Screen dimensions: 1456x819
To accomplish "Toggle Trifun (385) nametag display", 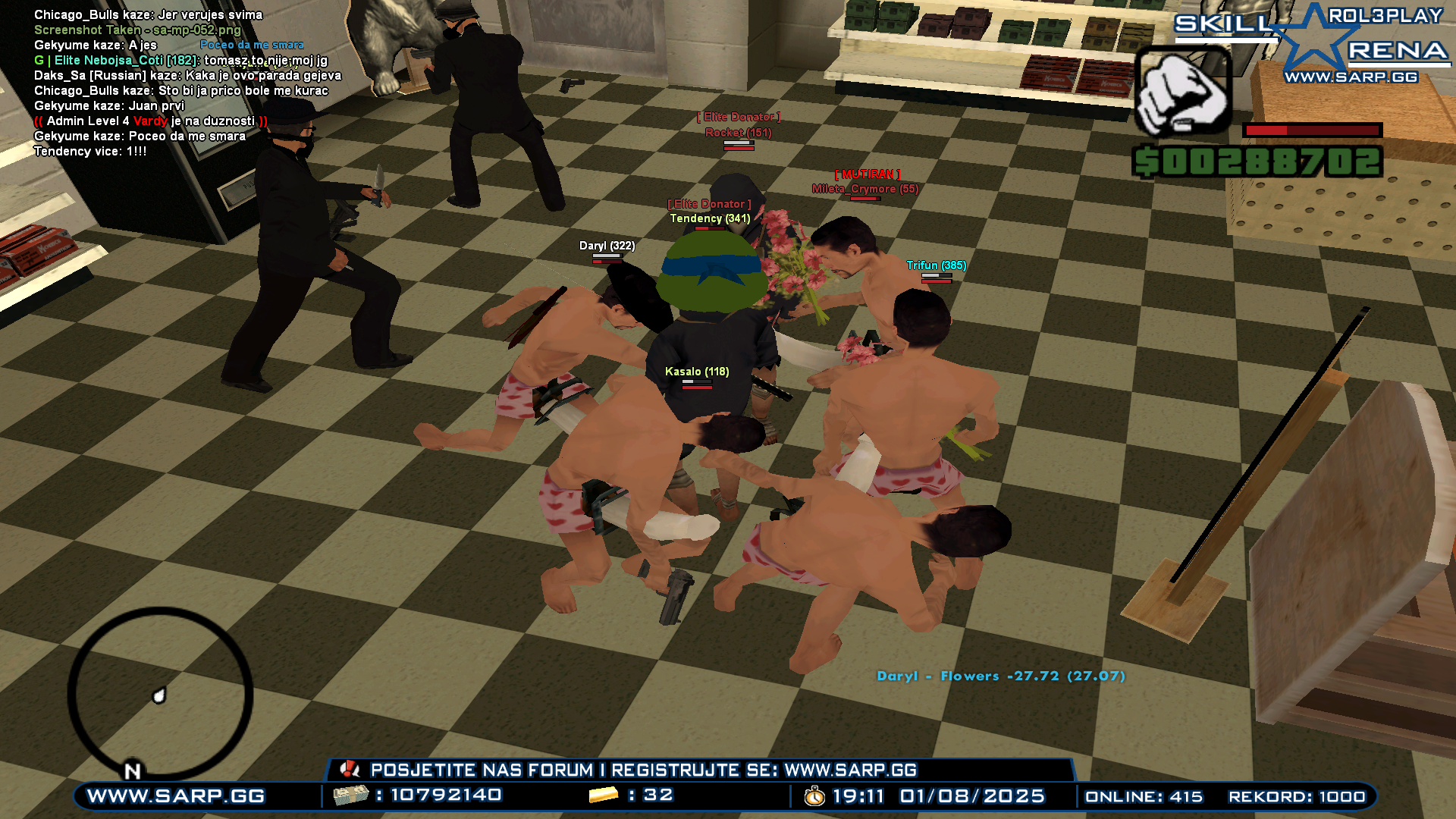I will [x=937, y=266].
